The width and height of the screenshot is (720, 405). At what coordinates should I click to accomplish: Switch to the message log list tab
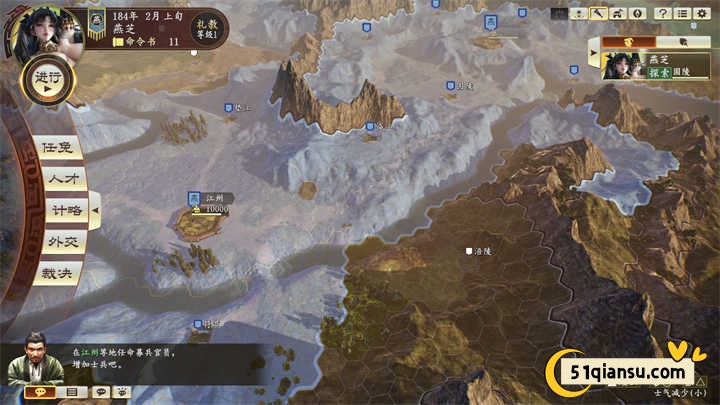point(71,392)
